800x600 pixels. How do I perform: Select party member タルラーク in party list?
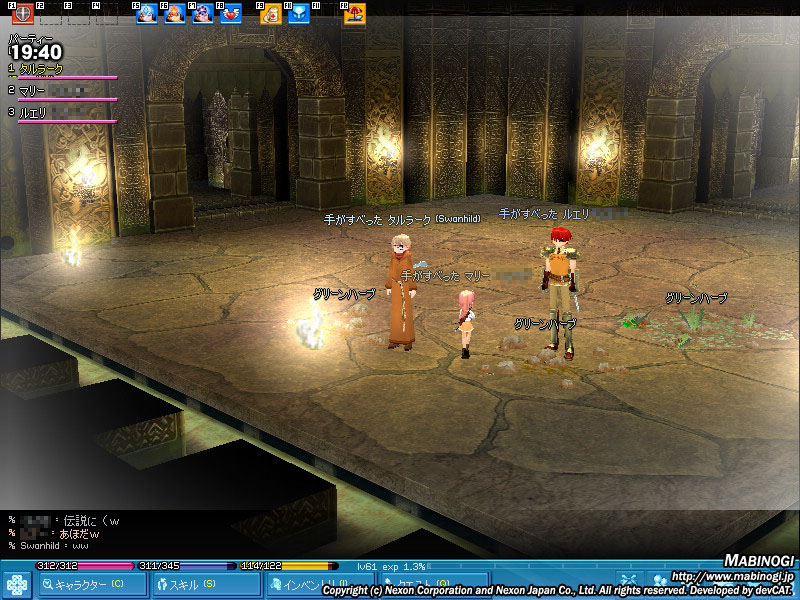tap(42, 69)
